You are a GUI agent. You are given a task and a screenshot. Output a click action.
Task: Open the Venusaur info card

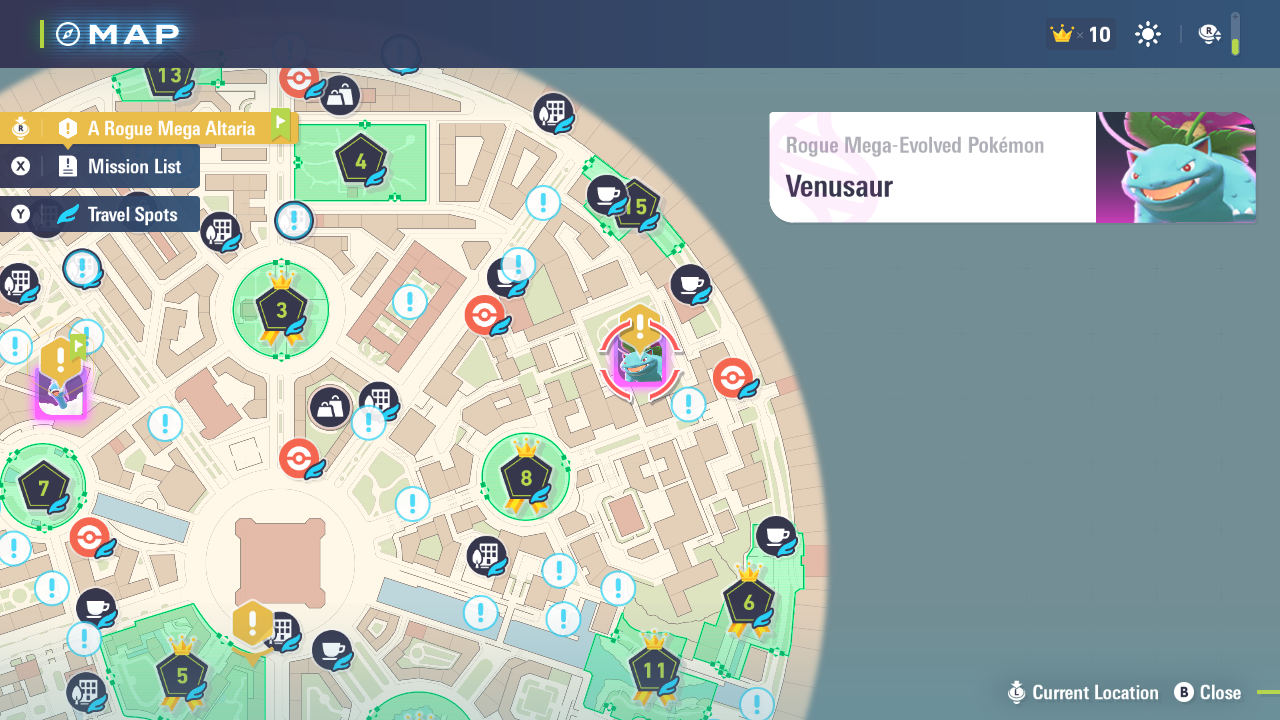[1011, 167]
